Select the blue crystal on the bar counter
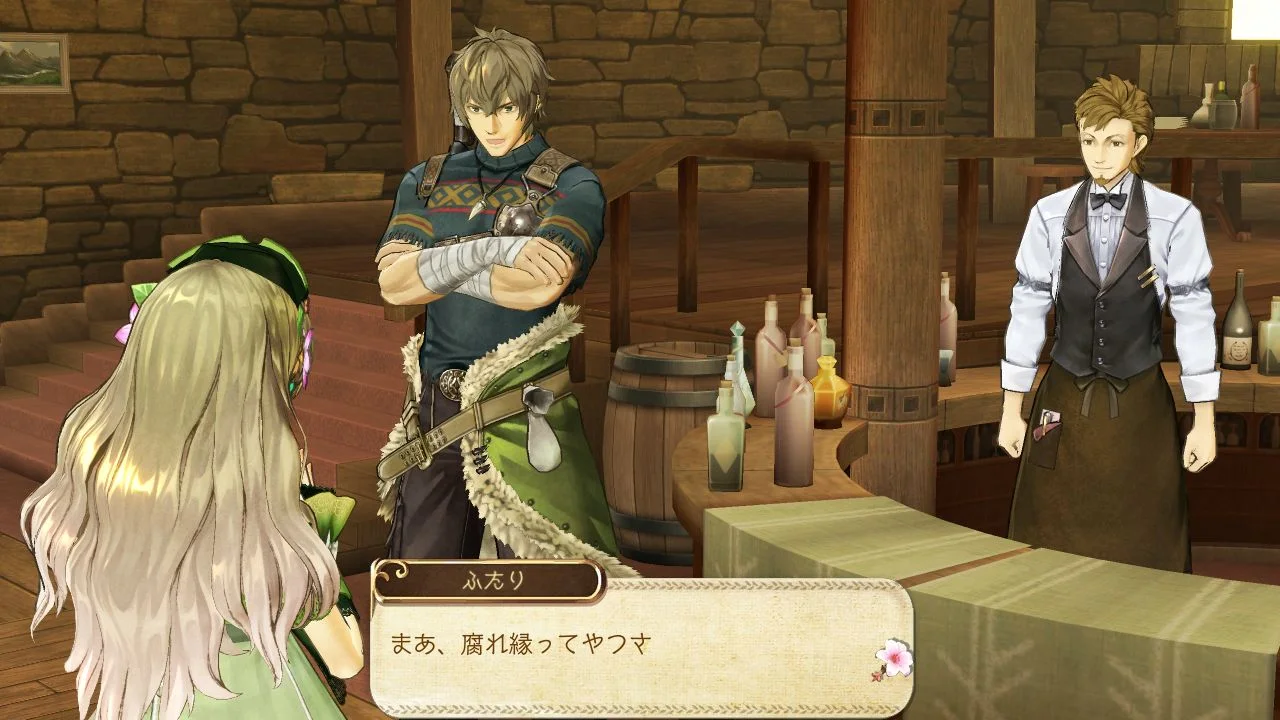Viewport: 1280px width, 720px height. point(737,328)
